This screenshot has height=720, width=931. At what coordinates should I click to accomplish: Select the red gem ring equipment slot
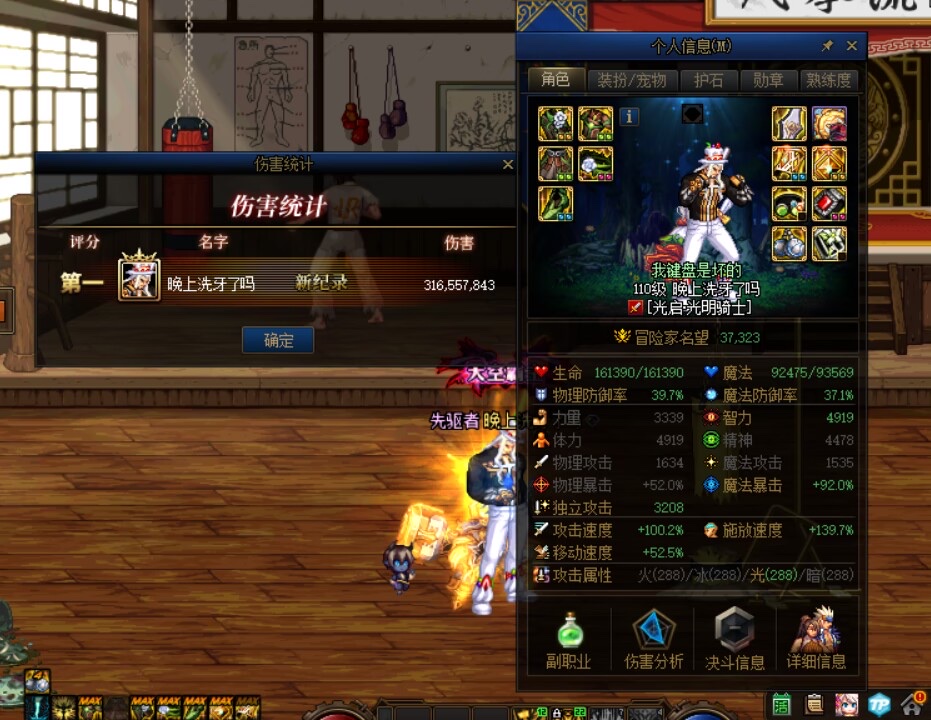829,203
